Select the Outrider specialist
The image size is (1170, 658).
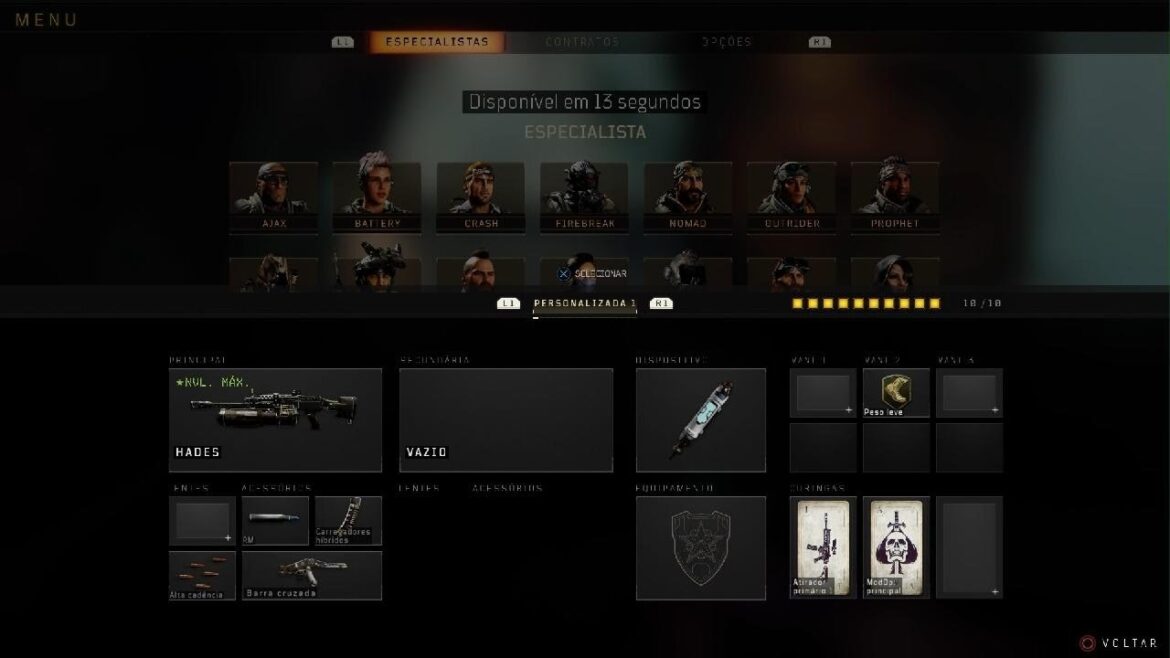791,196
